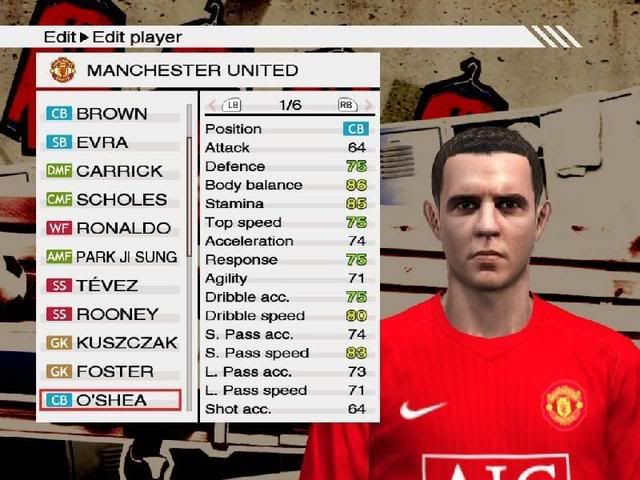
Task: Select the Top speed stat row
Action: point(287,222)
